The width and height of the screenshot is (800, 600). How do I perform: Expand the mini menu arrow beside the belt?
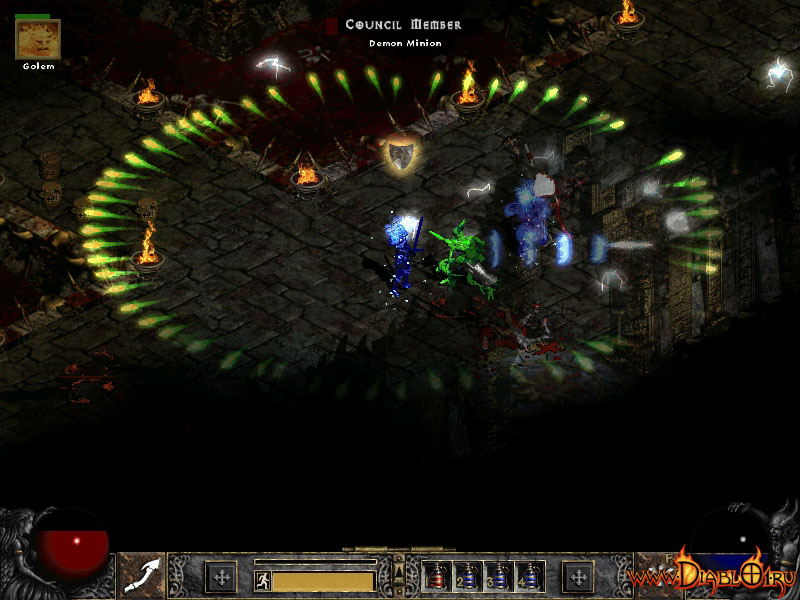(x=399, y=571)
